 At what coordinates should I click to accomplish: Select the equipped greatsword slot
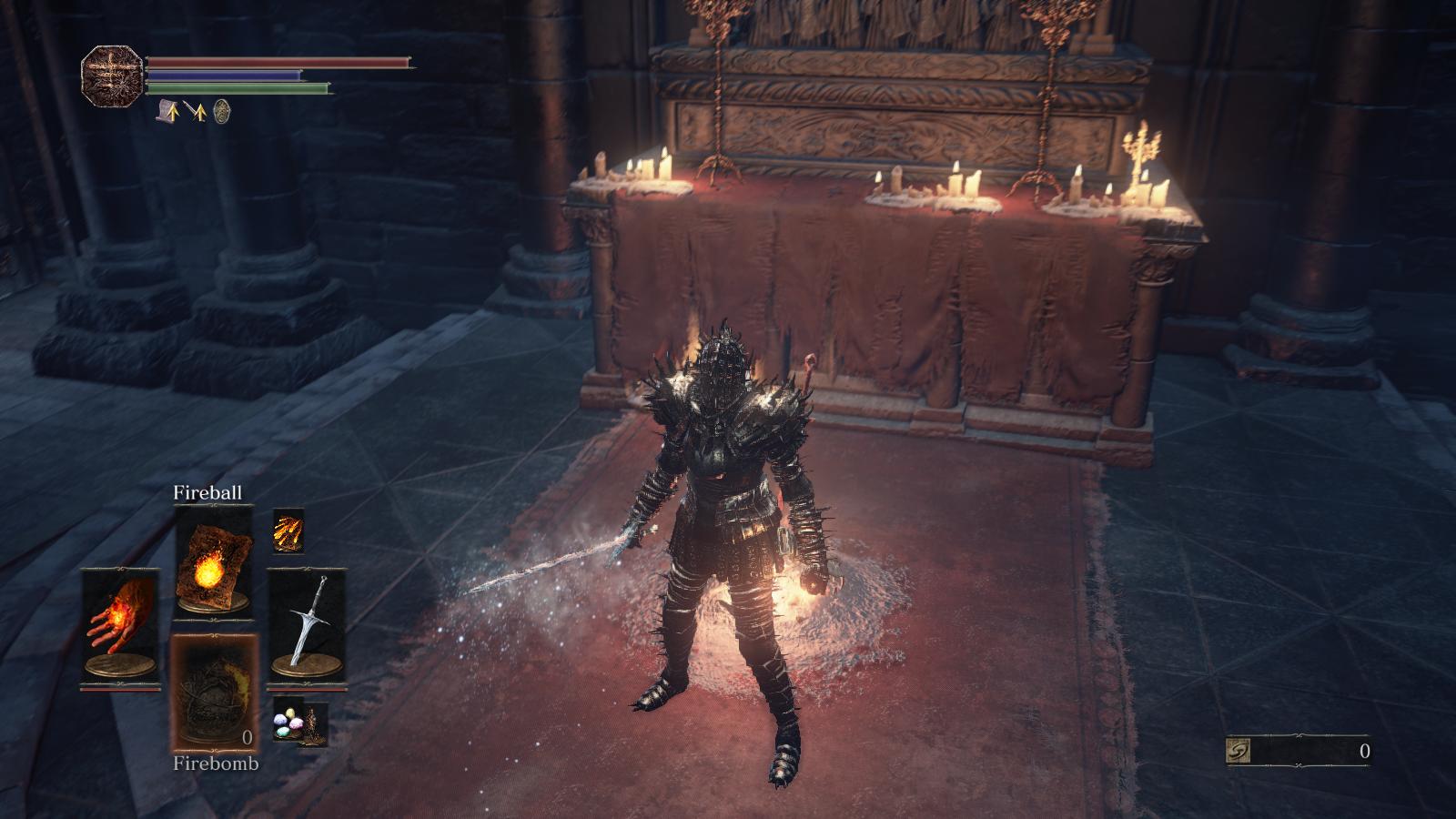coord(307,623)
